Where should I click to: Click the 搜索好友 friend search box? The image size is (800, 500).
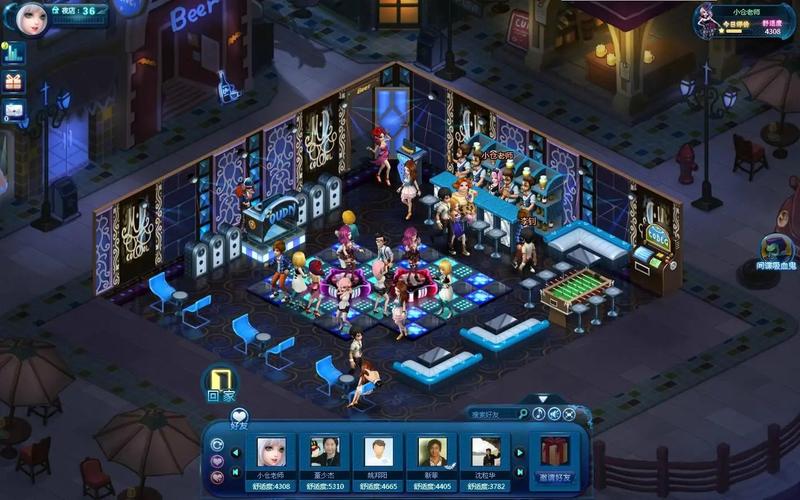click(x=497, y=414)
